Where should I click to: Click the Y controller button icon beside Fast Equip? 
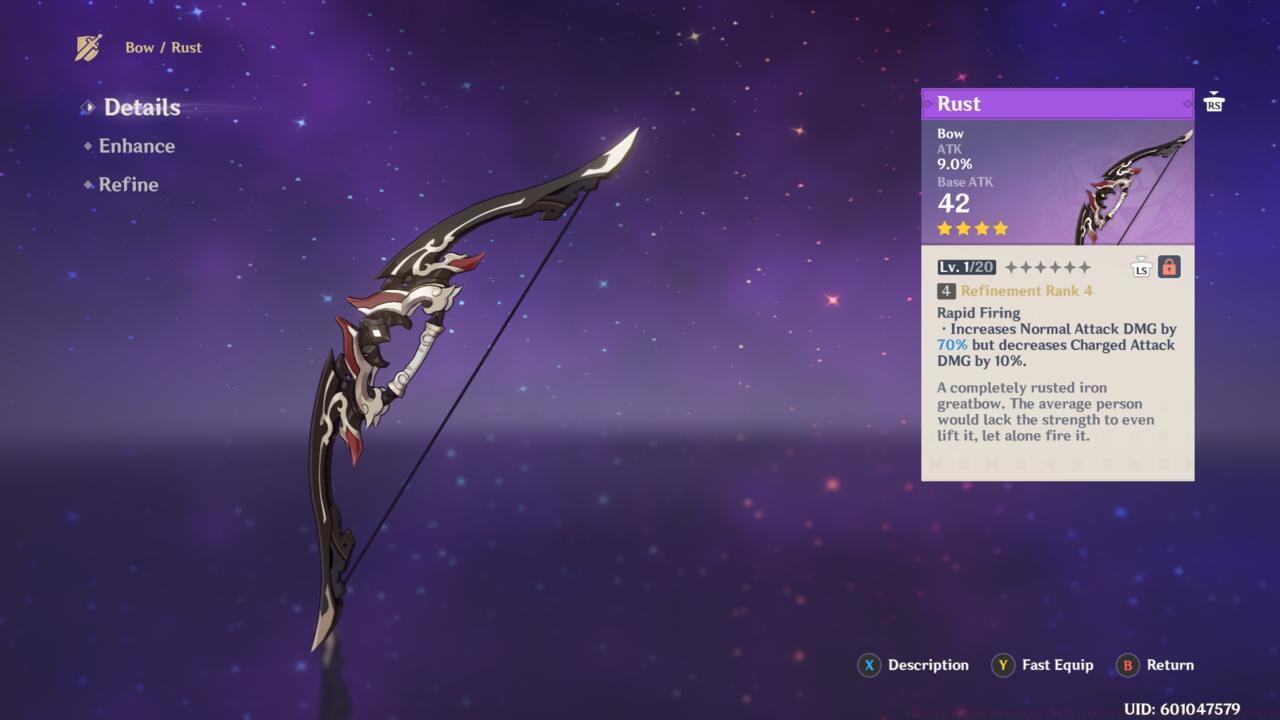coord(1001,665)
